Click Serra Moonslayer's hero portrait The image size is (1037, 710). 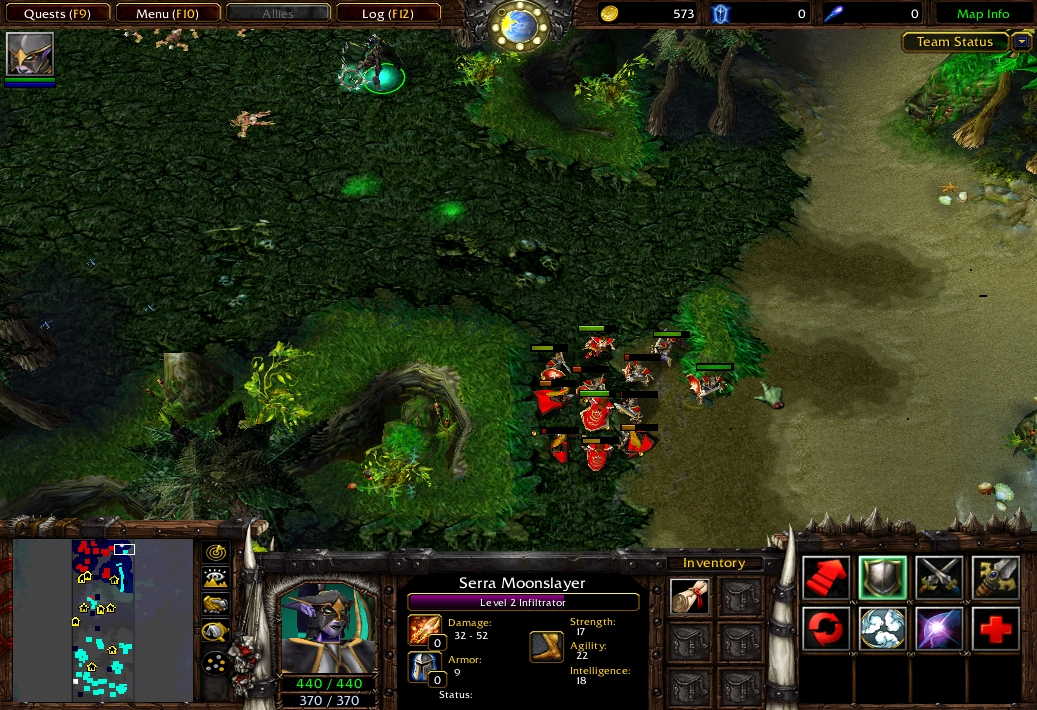pyautogui.click(x=328, y=630)
